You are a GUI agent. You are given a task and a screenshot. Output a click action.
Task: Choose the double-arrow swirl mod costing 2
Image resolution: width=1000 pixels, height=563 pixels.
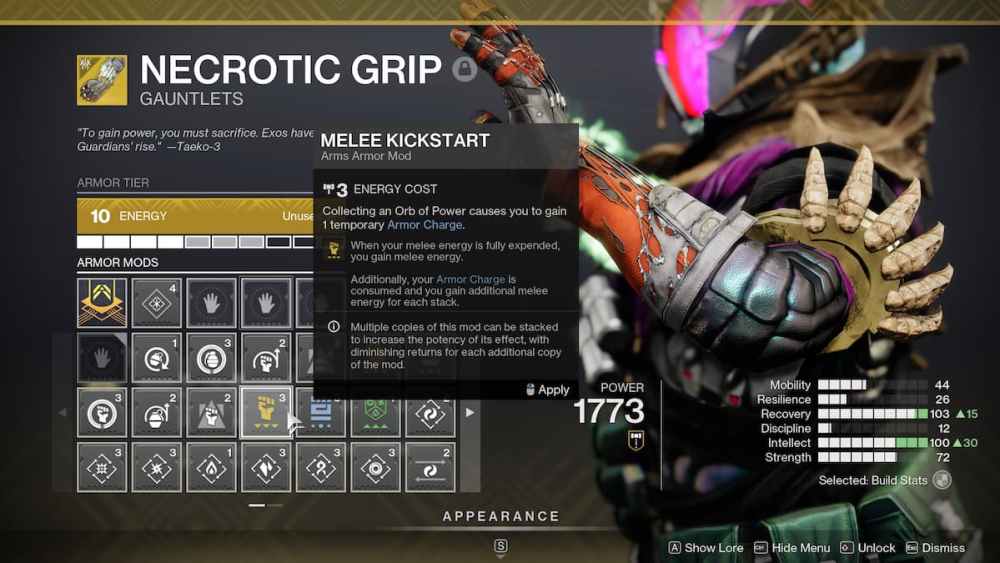[x=430, y=467]
